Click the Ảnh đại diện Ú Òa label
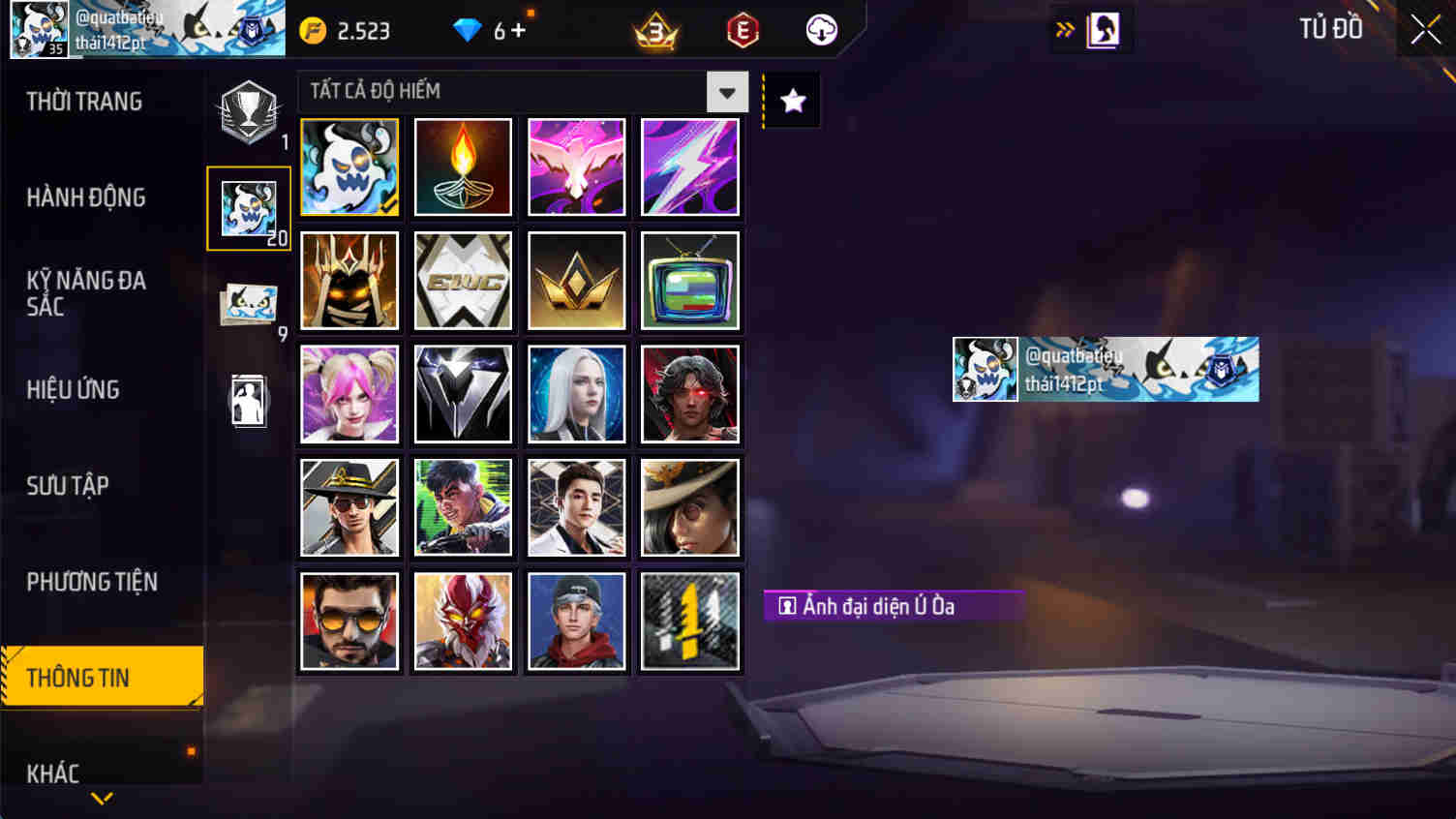This screenshot has width=1456, height=819. click(893, 606)
